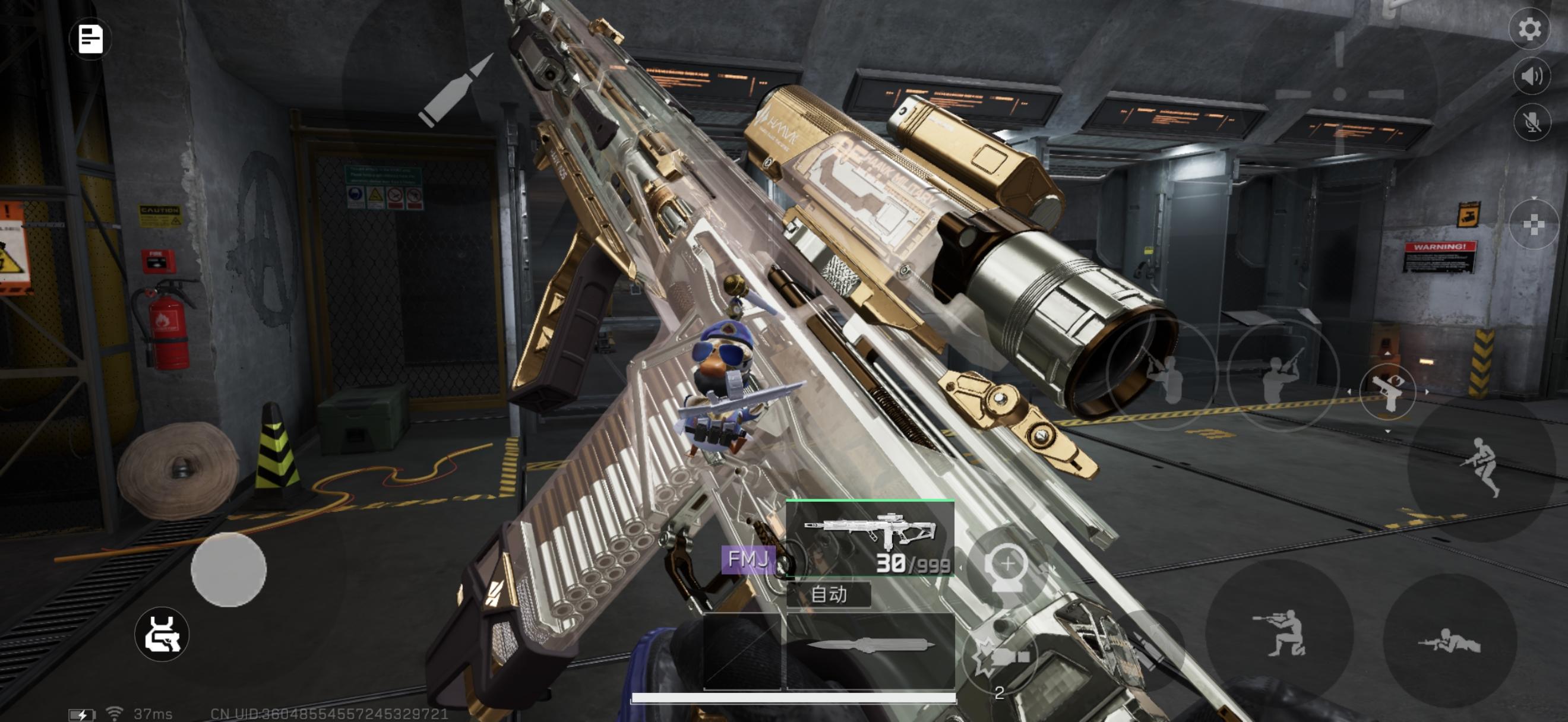1568x722 pixels.
Task: Open the settings gear menu
Action: click(x=1528, y=29)
